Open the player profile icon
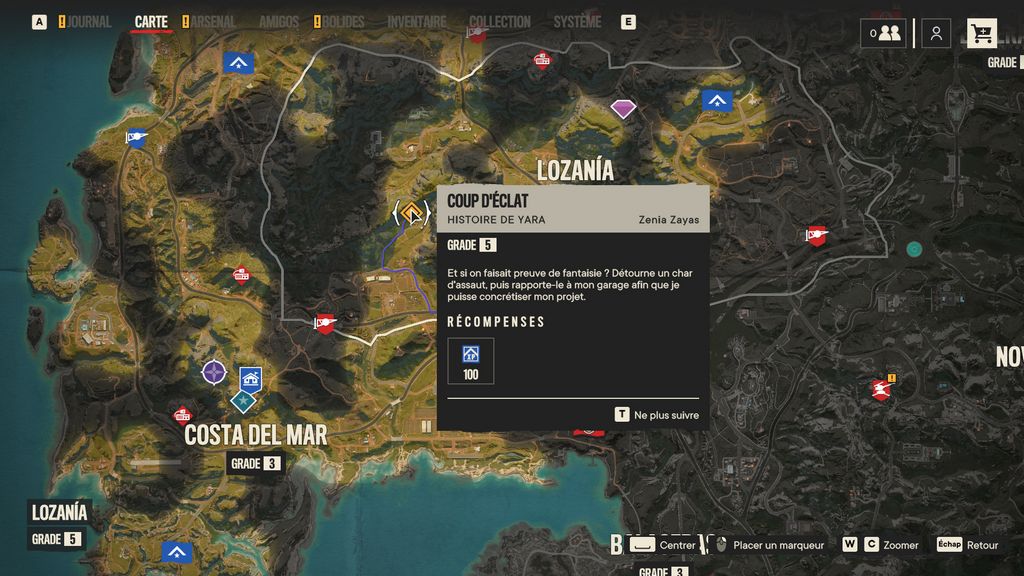Viewport: 1024px width, 576px height. tap(936, 33)
